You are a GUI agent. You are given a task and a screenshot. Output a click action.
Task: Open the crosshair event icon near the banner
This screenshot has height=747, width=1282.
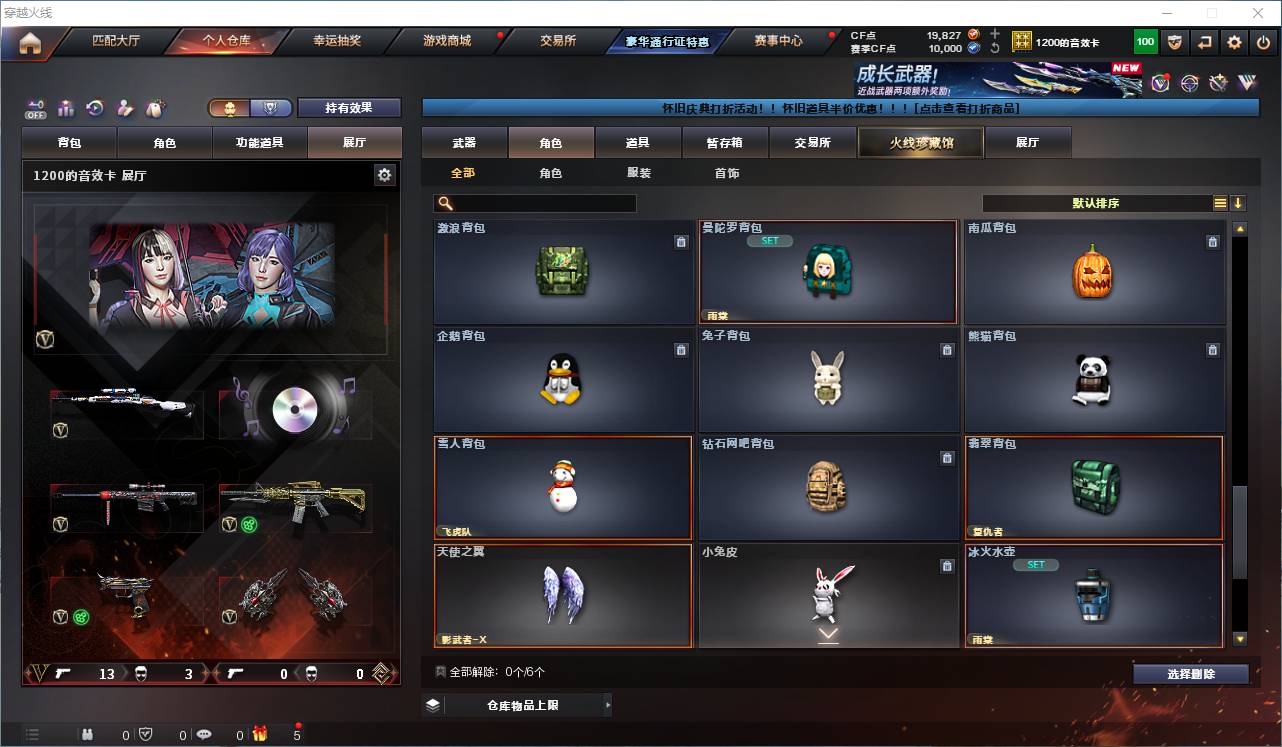(x=1189, y=84)
